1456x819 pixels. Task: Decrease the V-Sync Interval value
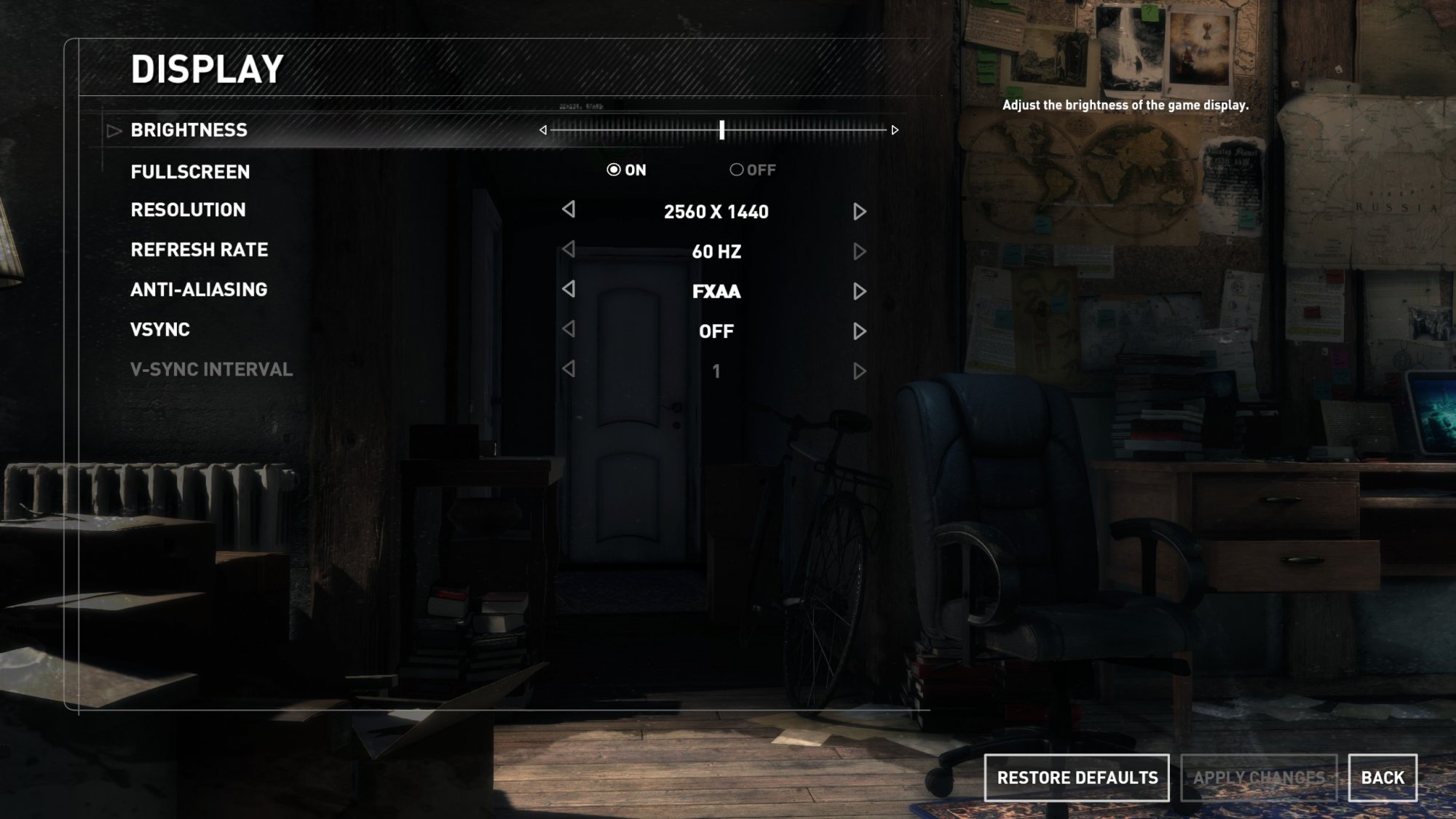(x=569, y=369)
